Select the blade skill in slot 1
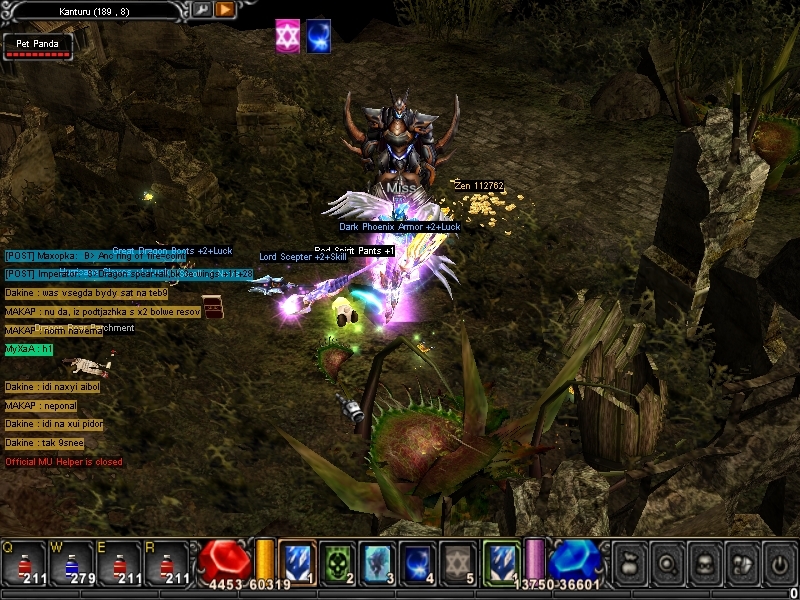The image size is (800, 600). [x=297, y=561]
